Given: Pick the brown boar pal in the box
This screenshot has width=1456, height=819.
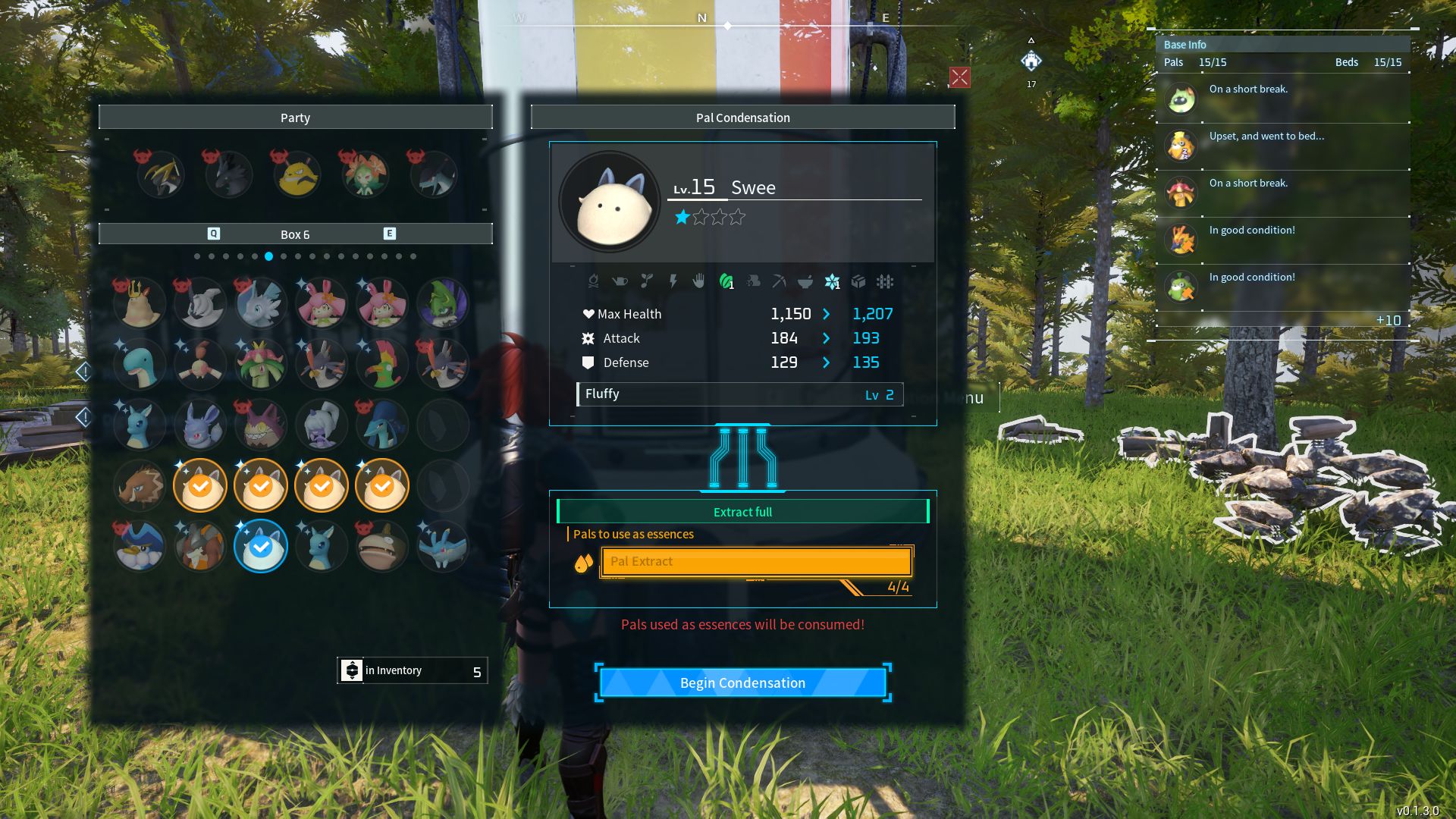Looking at the screenshot, I should pos(140,485).
